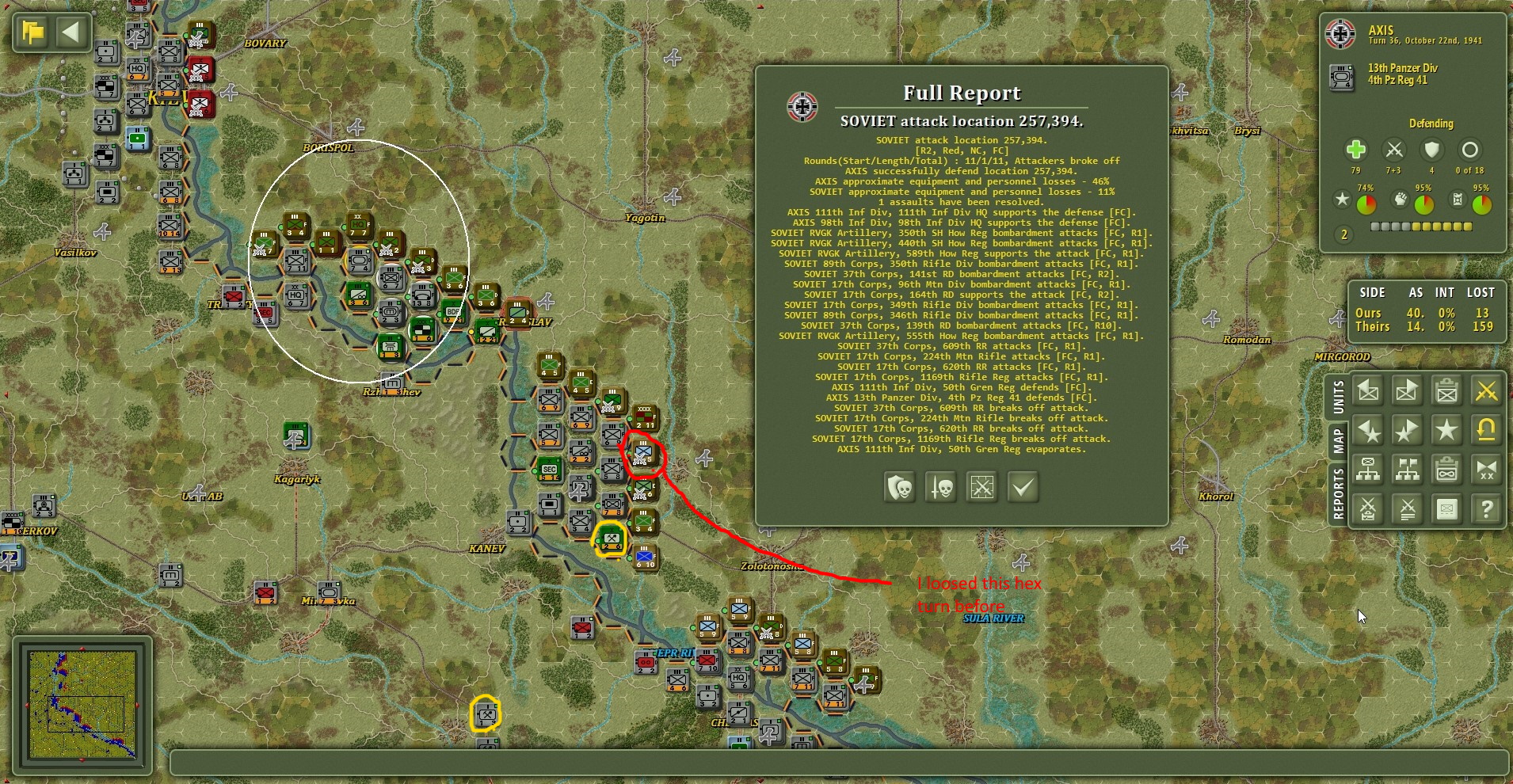Screen dimensions: 1513x784
Task: View attacker losses via the sword-skull icon
Action: click(939, 487)
